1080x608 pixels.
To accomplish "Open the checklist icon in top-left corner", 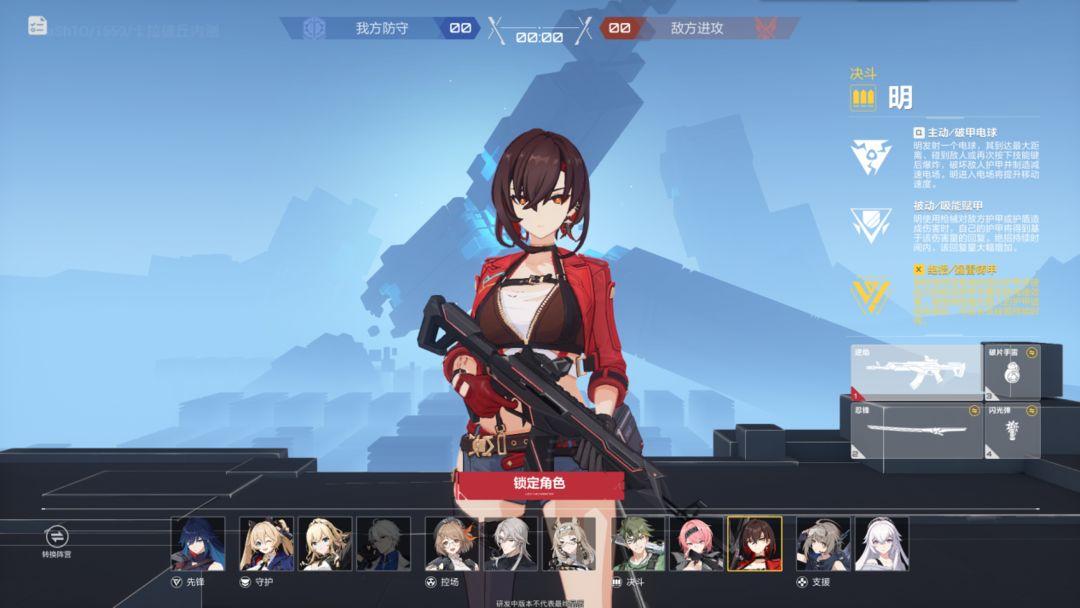I will click(38, 26).
